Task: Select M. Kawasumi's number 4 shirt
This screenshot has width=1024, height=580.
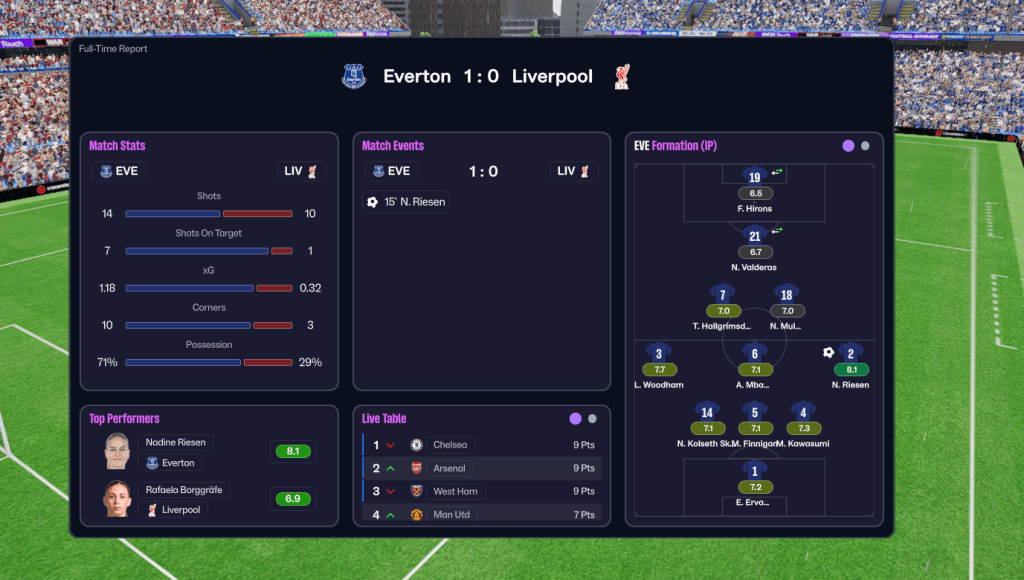Action: (x=803, y=412)
